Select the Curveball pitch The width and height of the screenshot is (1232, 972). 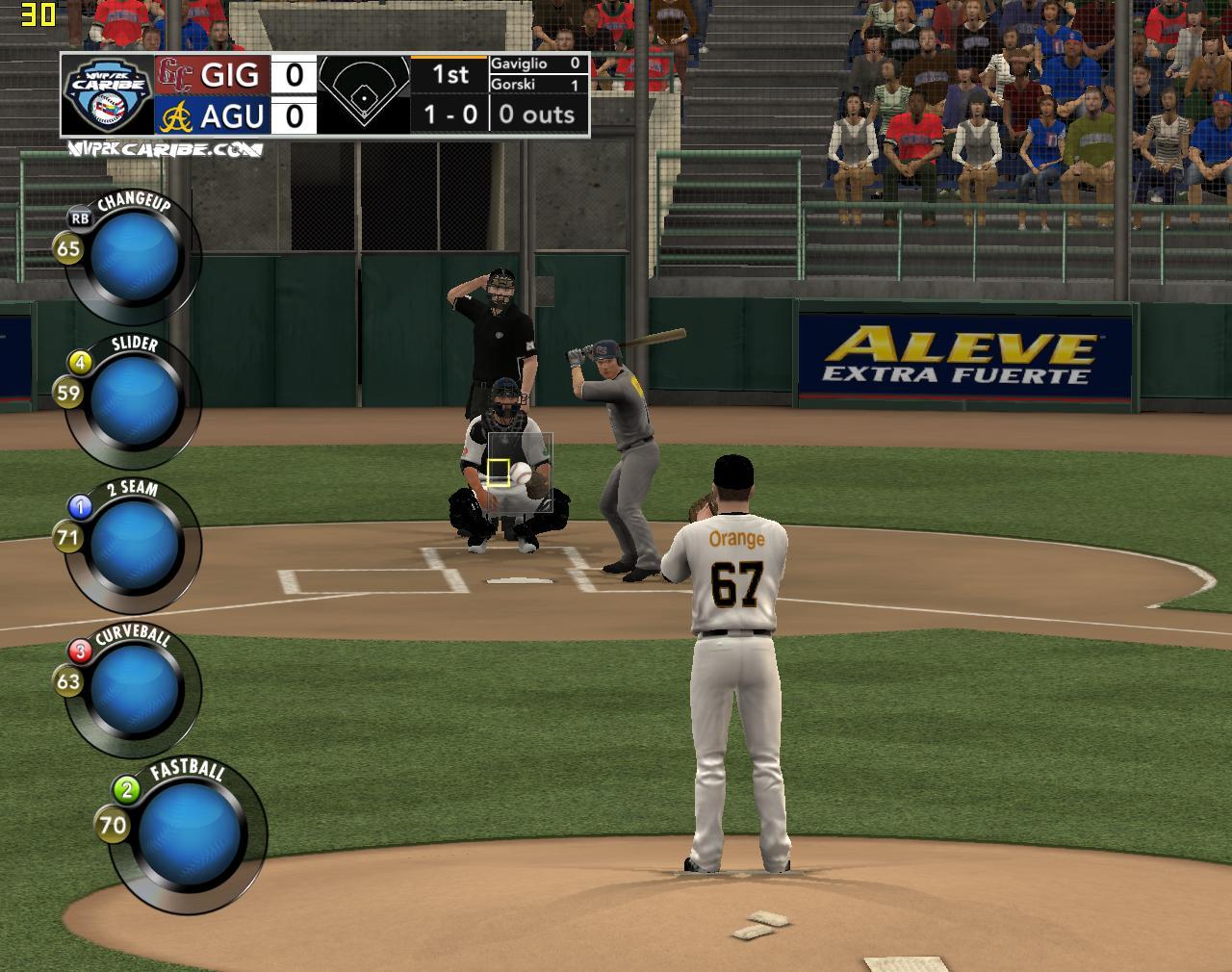pyautogui.click(x=135, y=688)
